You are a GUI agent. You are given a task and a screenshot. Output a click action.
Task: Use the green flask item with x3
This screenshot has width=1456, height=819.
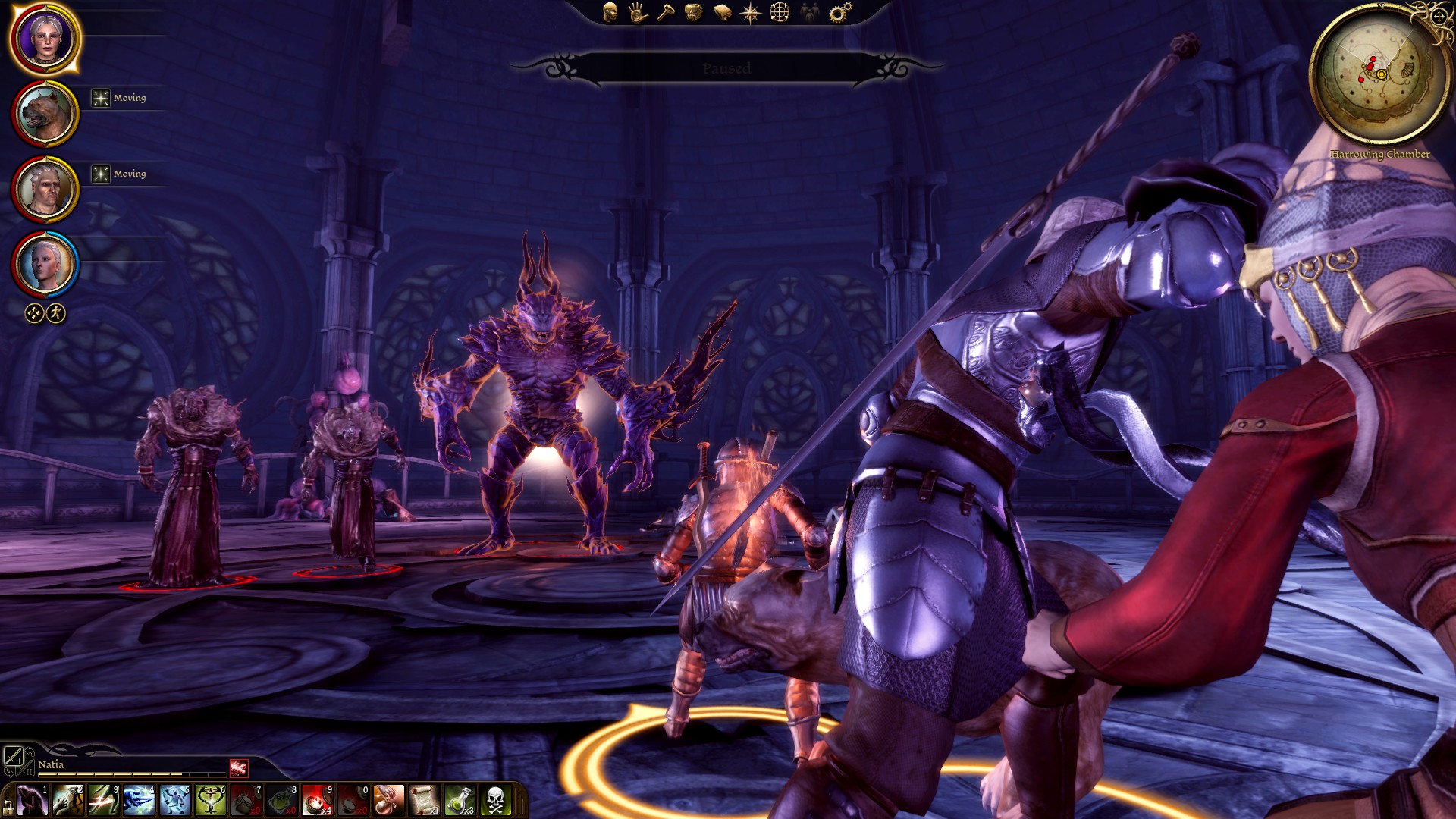pyautogui.click(x=460, y=800)
